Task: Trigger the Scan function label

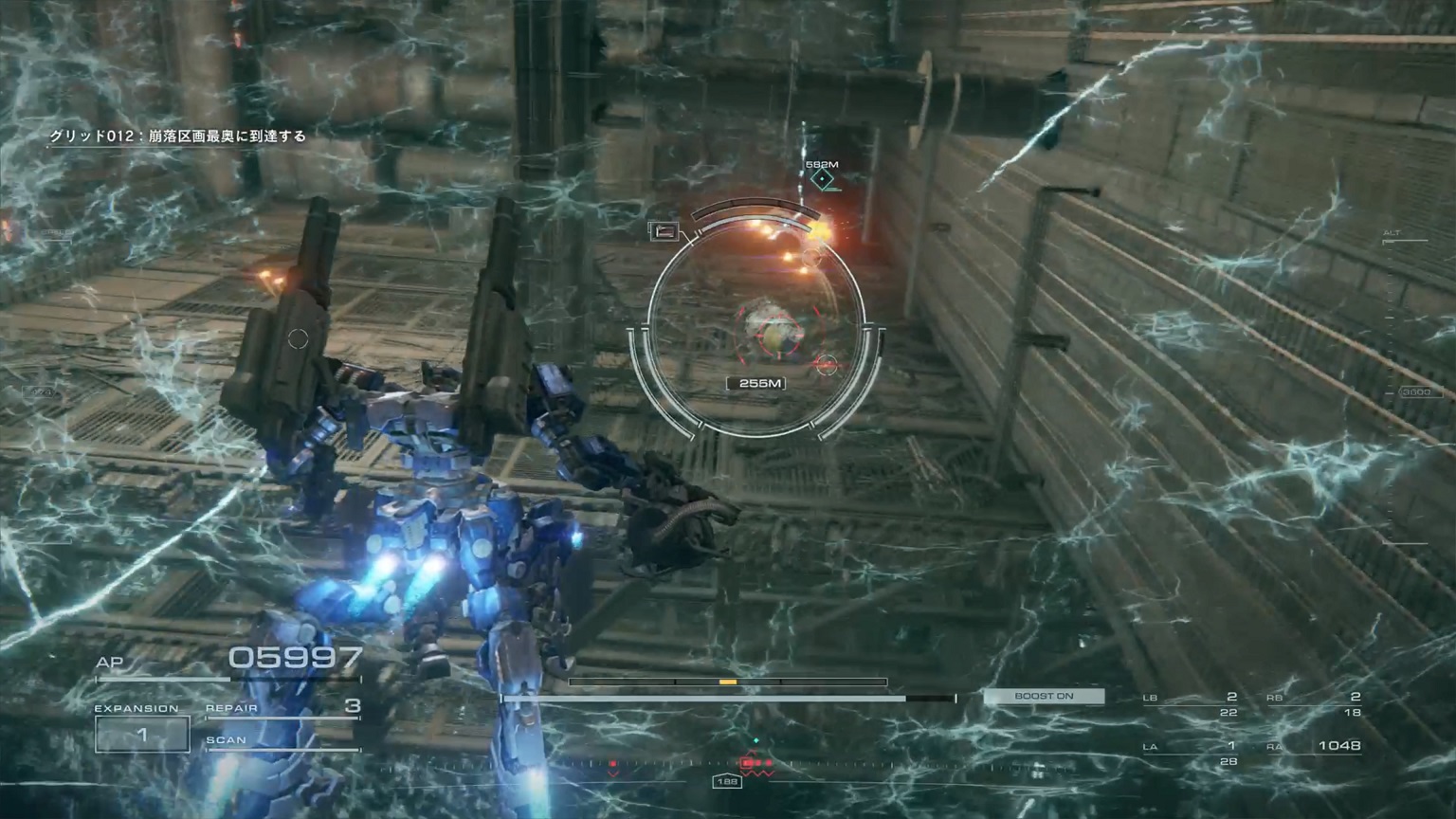Action: (227, 740)
